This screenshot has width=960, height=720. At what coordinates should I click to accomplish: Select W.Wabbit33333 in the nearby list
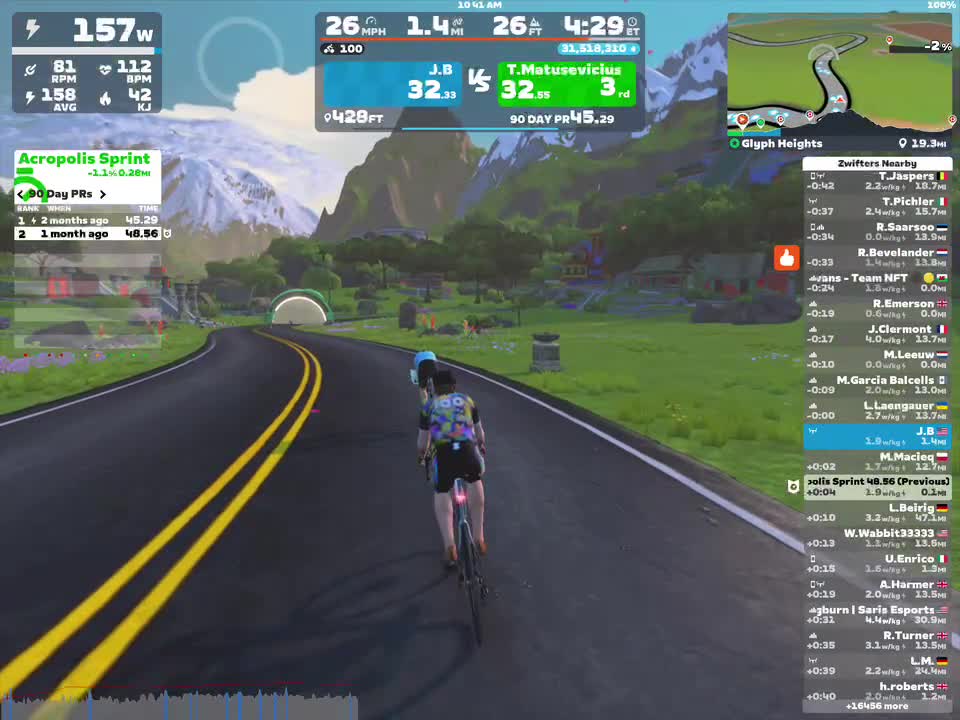877,538
